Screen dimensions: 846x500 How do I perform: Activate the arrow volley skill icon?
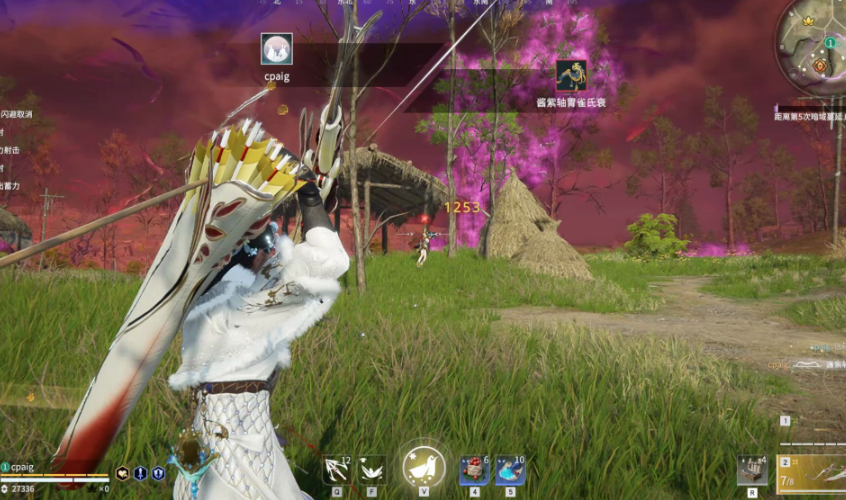(337, 468)
